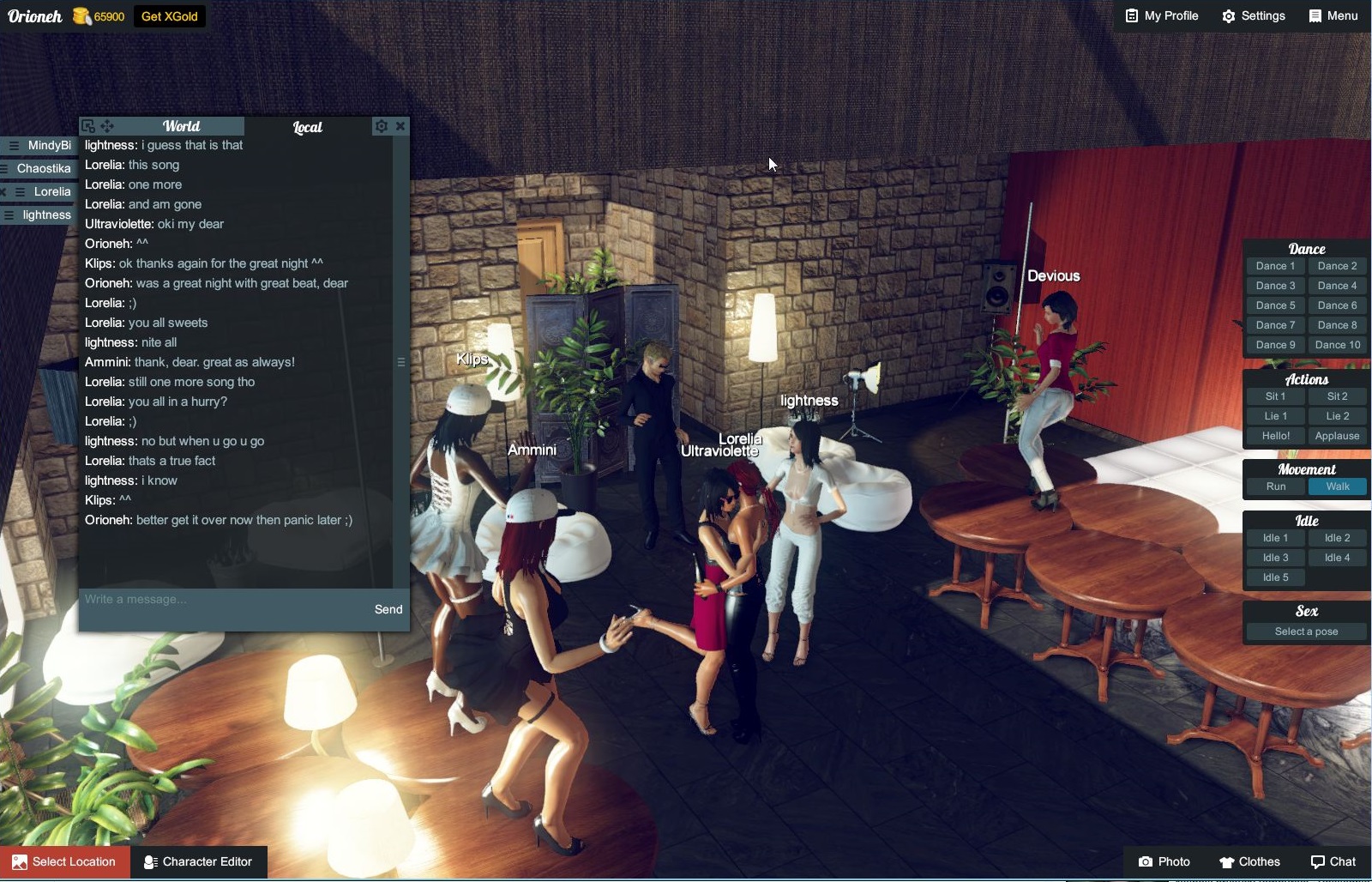Open the Photo camera tool
The width and height of the screenshot is (1372, 882).
(1164, 861)
